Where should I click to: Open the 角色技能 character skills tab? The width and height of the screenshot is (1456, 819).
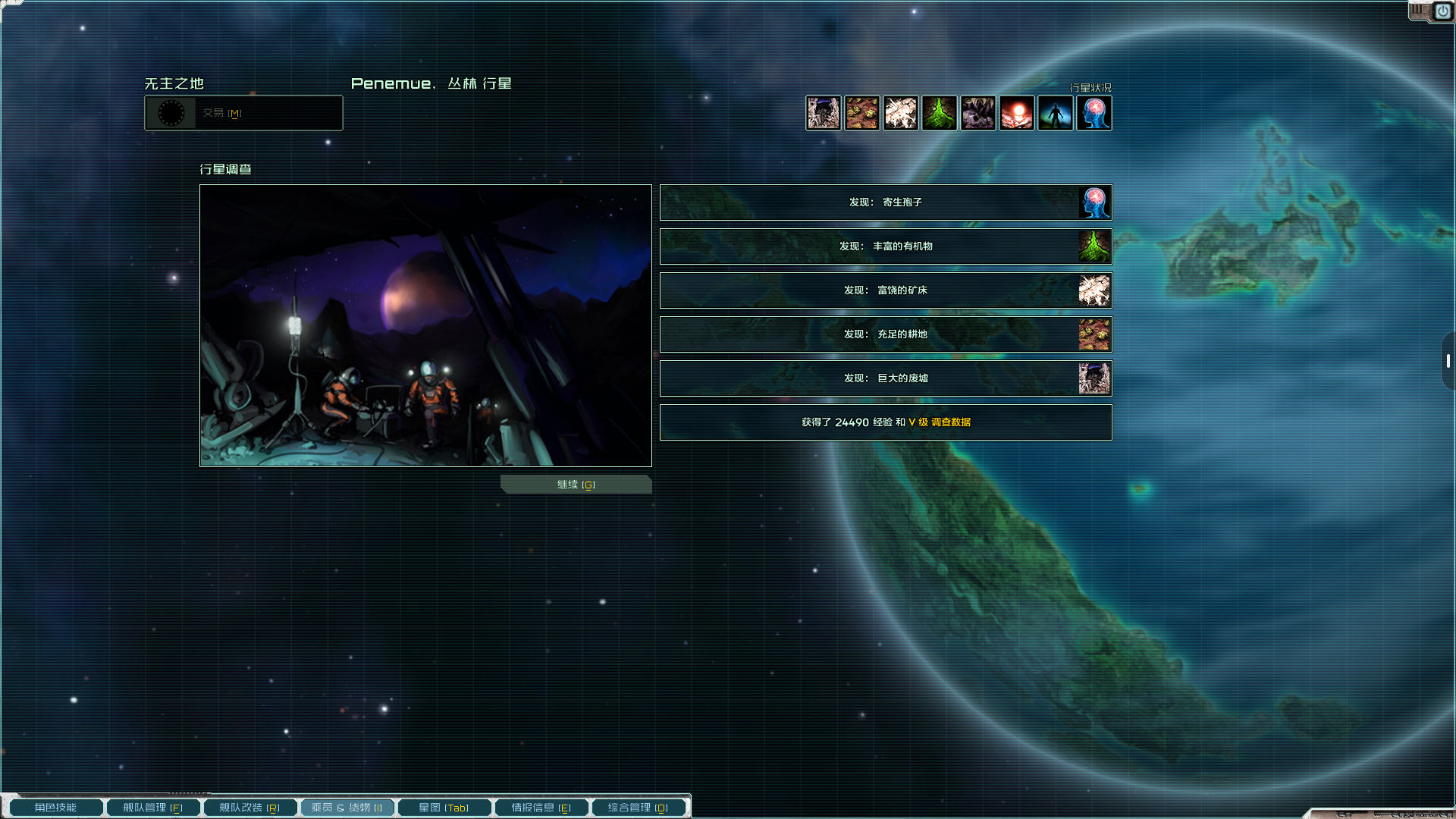click(x=56, y=808)
